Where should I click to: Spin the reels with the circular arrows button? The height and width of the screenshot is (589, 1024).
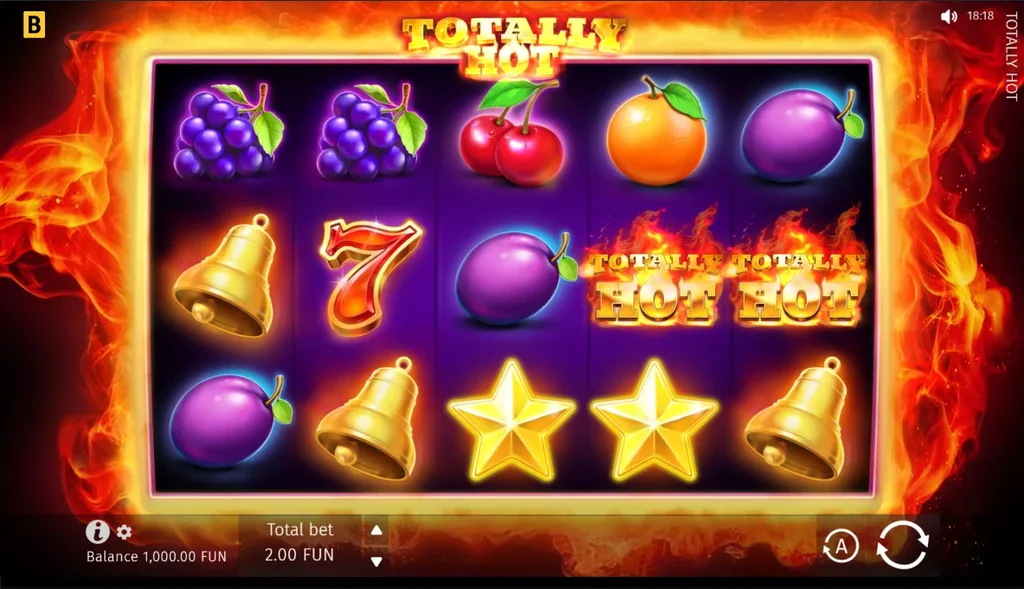902,545
